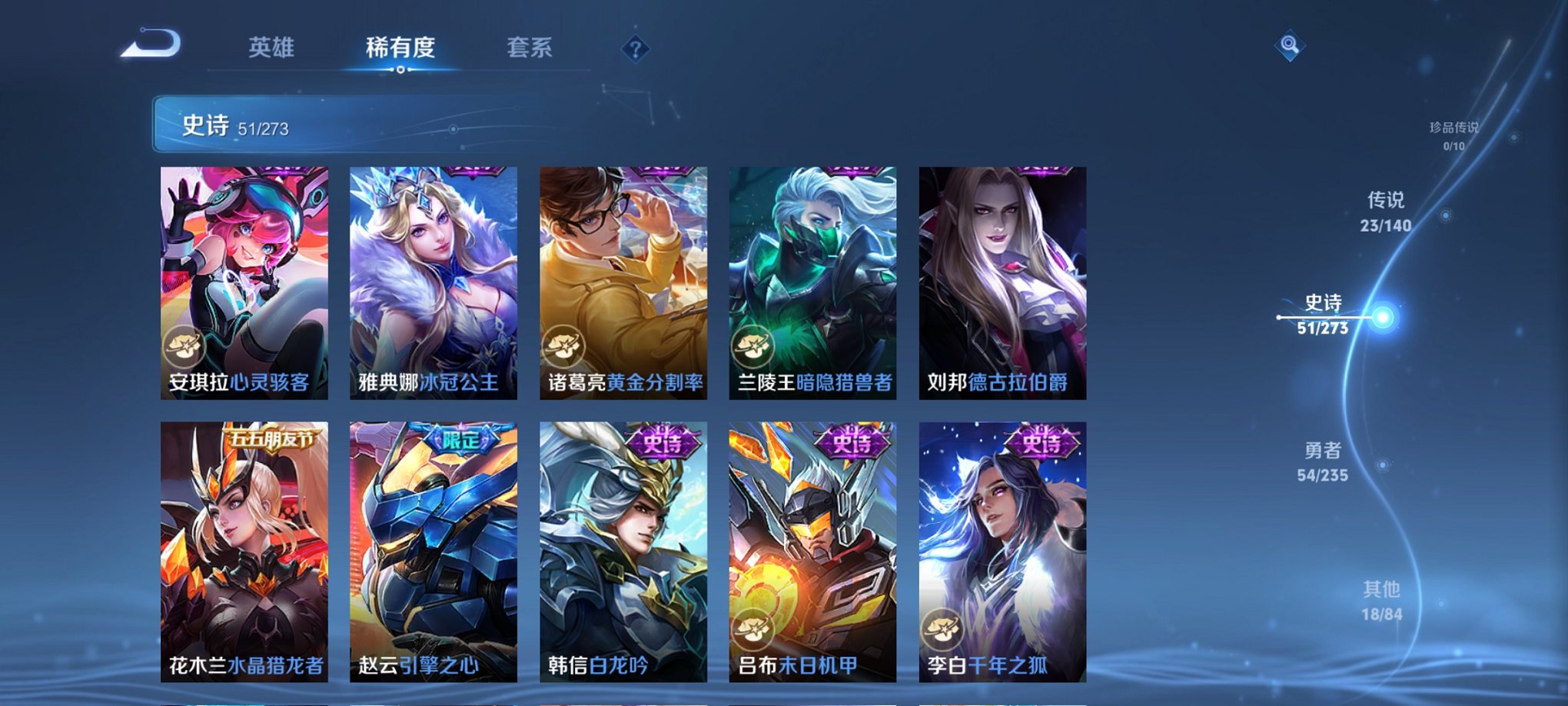Switch to the 英雄 tab
1568x706 pixels.
point(274,46)
